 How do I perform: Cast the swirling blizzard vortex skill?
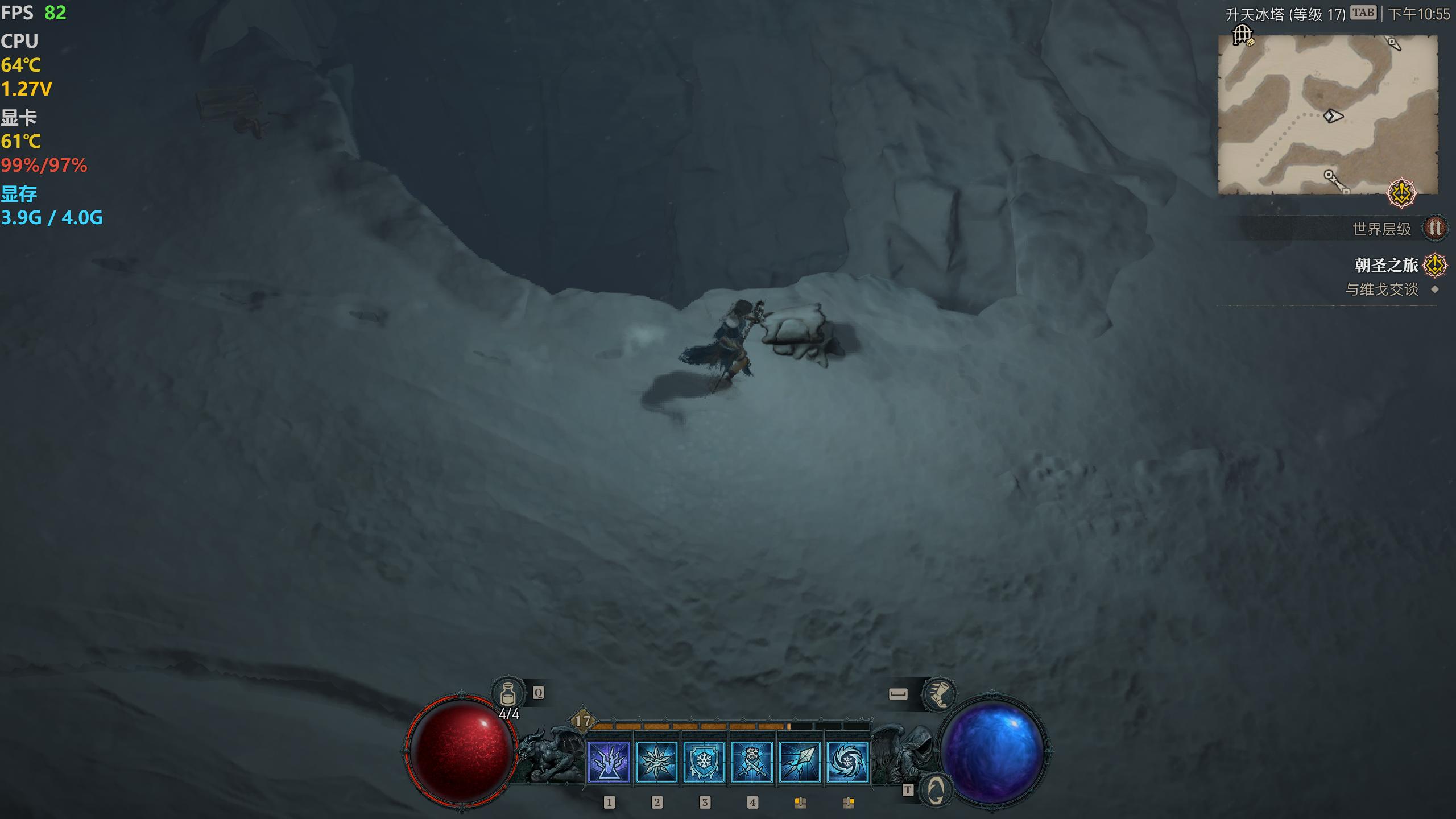pos(847,762)
